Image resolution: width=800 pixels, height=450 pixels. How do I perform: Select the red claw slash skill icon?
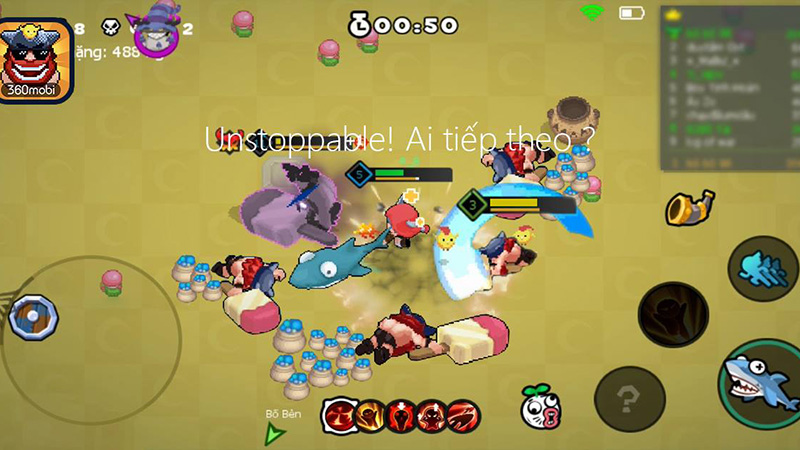point(464,412)
